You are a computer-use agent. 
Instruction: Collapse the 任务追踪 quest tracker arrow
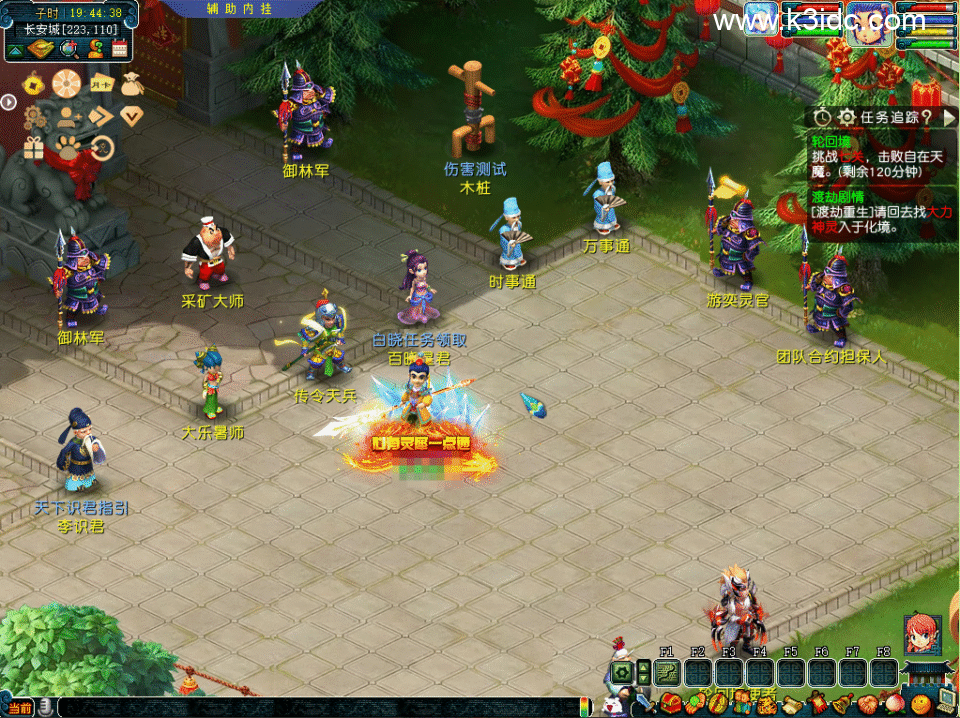point(950,118)
